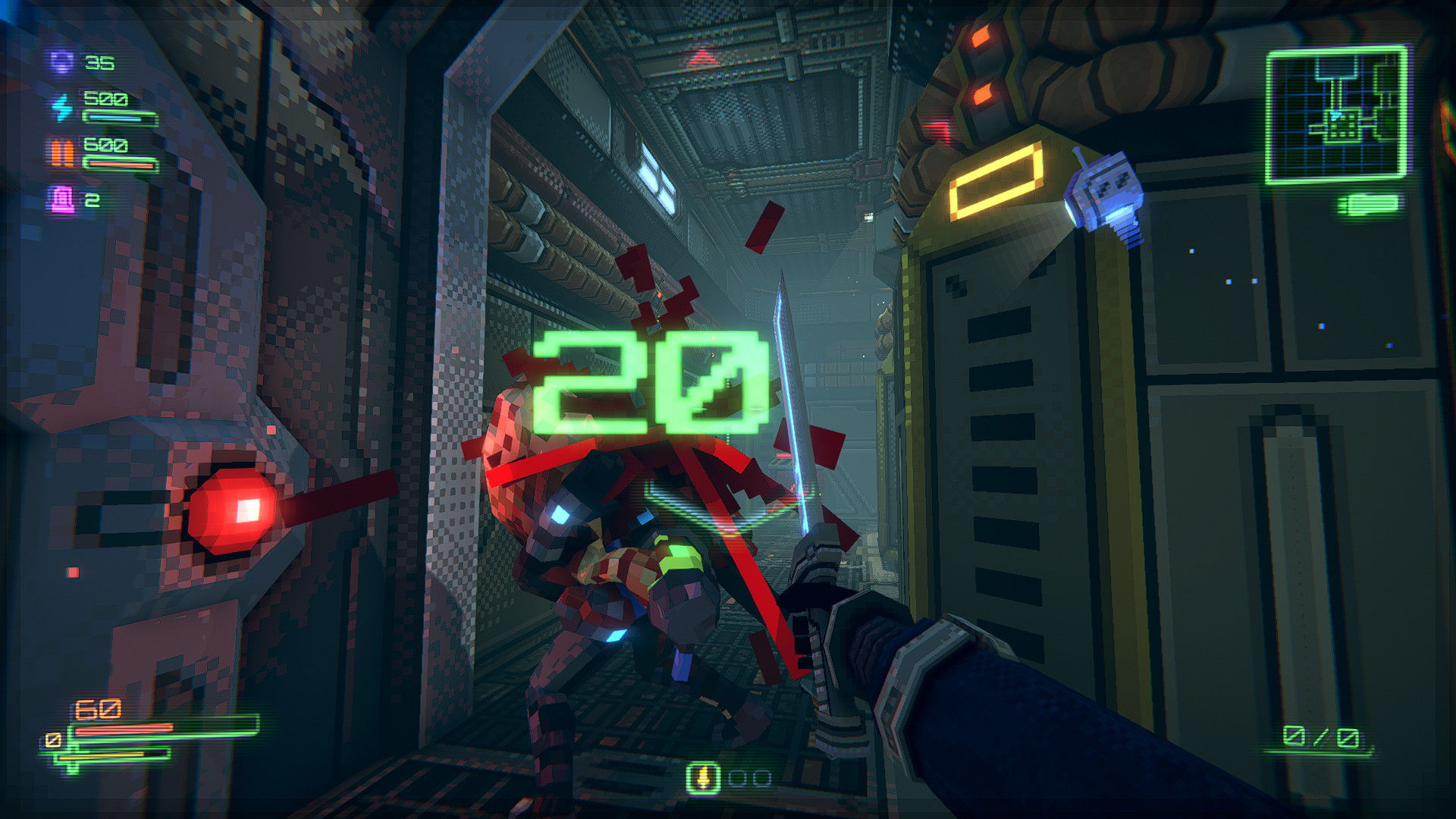This screenshot has height=819, width=1456.
Task: Expand the player arrow marker on the minimap
Action: 1335,115
